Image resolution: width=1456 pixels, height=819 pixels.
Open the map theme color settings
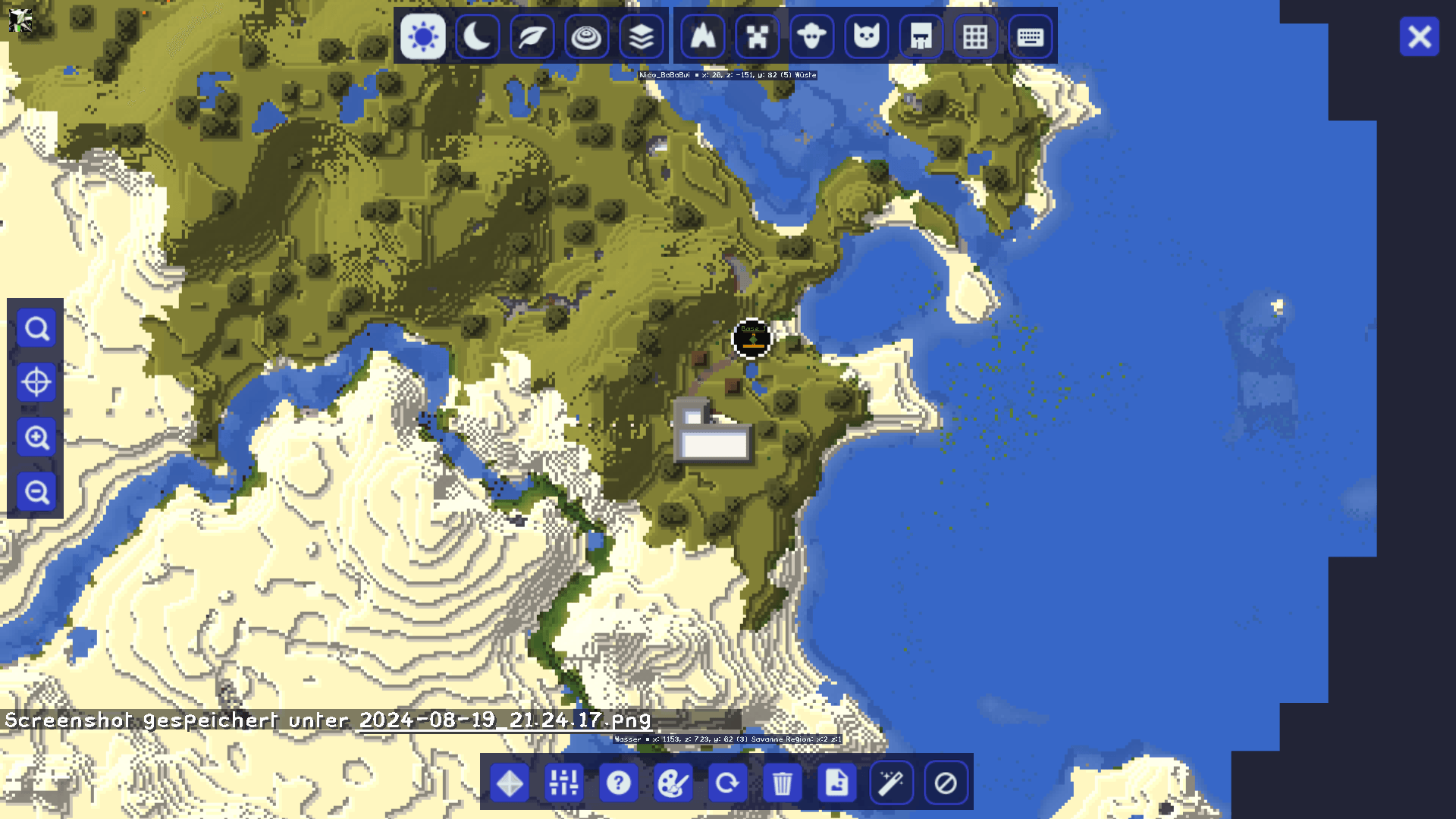tap(673, 783)
